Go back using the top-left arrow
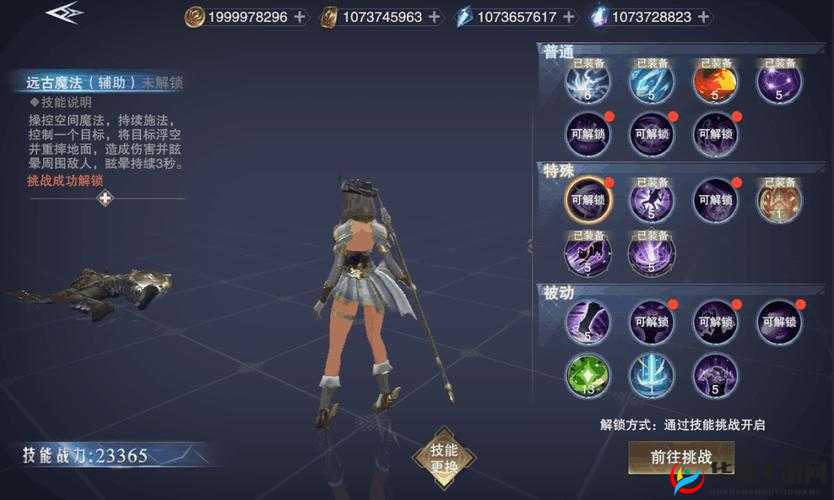This screenshot has width=834, height=500. pyautogui.click(x=64, y=16)
